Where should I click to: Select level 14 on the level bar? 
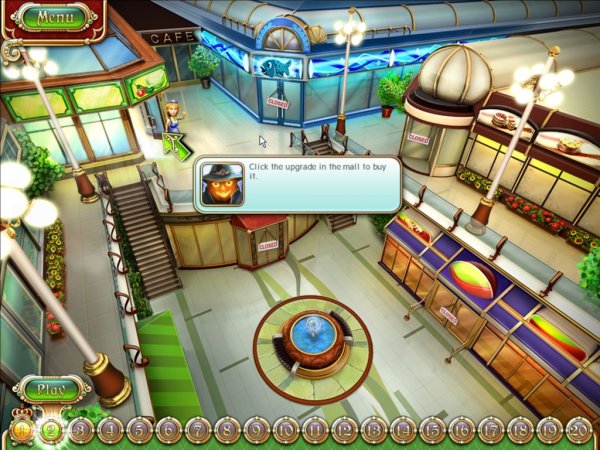tap(403, 430)
